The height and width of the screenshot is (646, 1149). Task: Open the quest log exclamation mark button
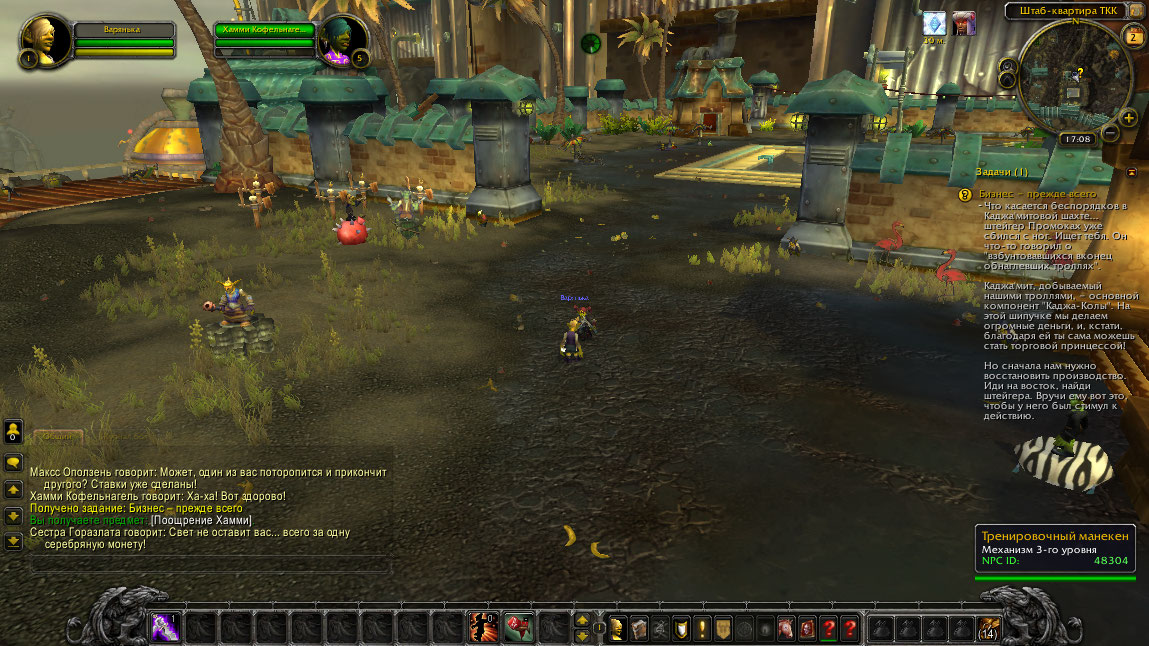tap(702, 628)
